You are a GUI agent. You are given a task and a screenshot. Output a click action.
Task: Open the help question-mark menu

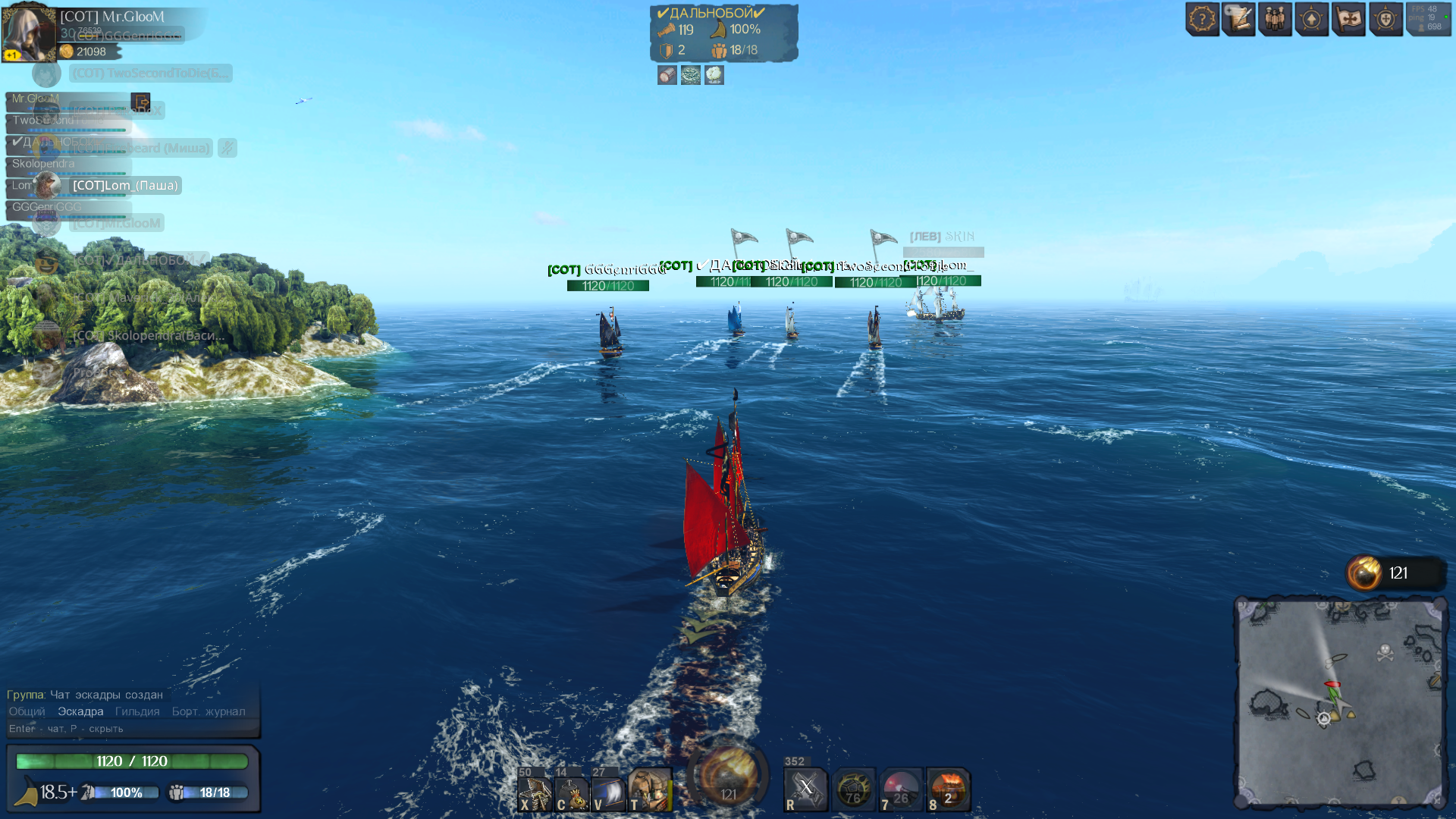pyautogui.click(x=1202, y=19)
